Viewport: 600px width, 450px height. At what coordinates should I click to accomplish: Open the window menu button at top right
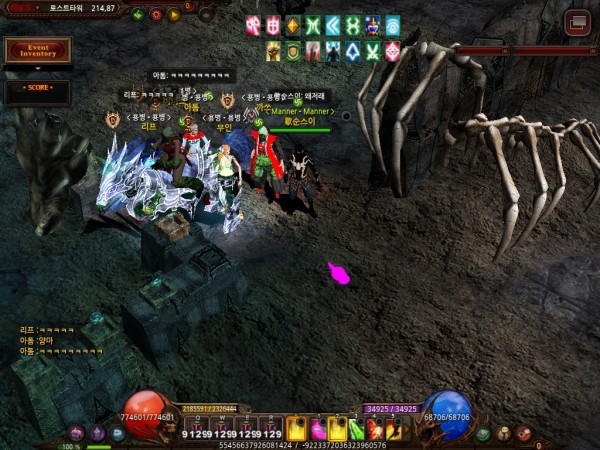click(577, 22)
